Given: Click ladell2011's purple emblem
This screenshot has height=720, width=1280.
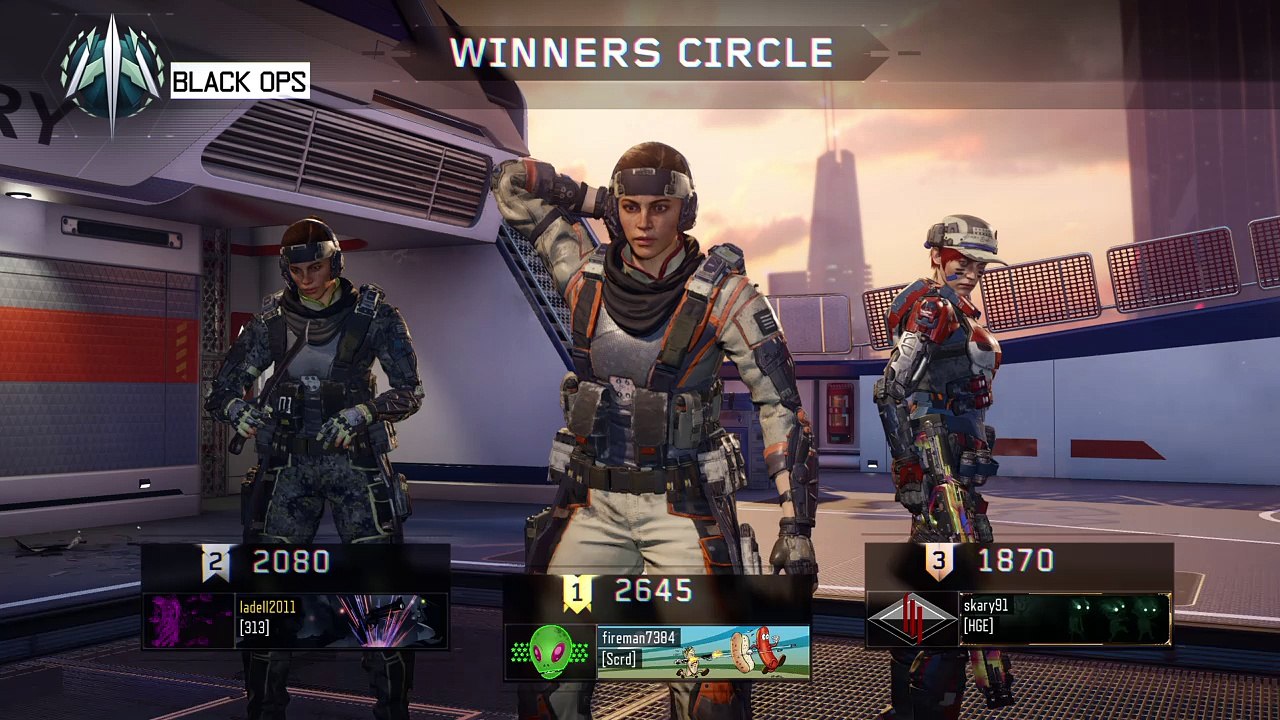Looking at the screenshot, I should (x=189, y=621).
